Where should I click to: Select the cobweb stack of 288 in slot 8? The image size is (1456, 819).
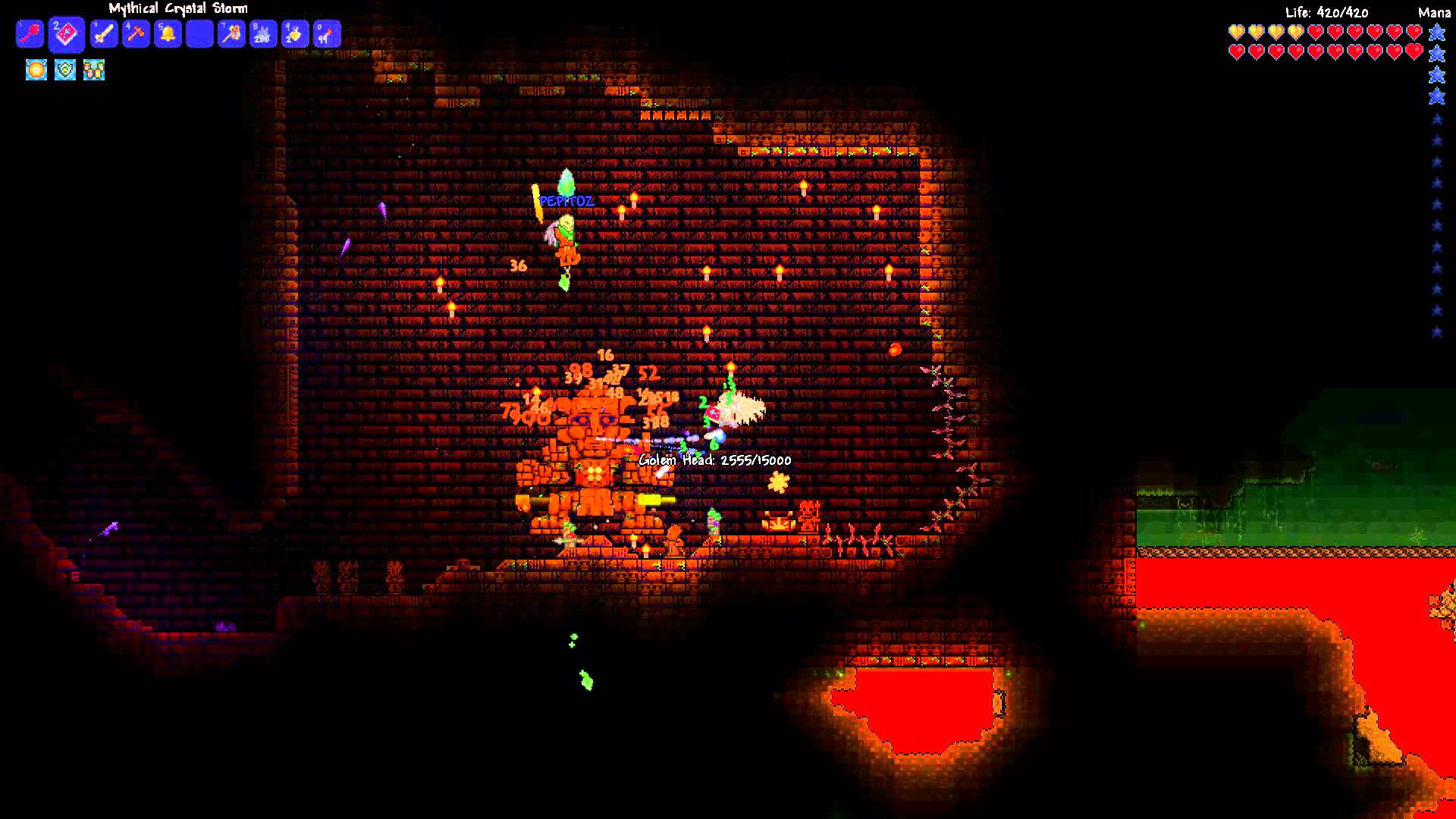coord(263,33)
